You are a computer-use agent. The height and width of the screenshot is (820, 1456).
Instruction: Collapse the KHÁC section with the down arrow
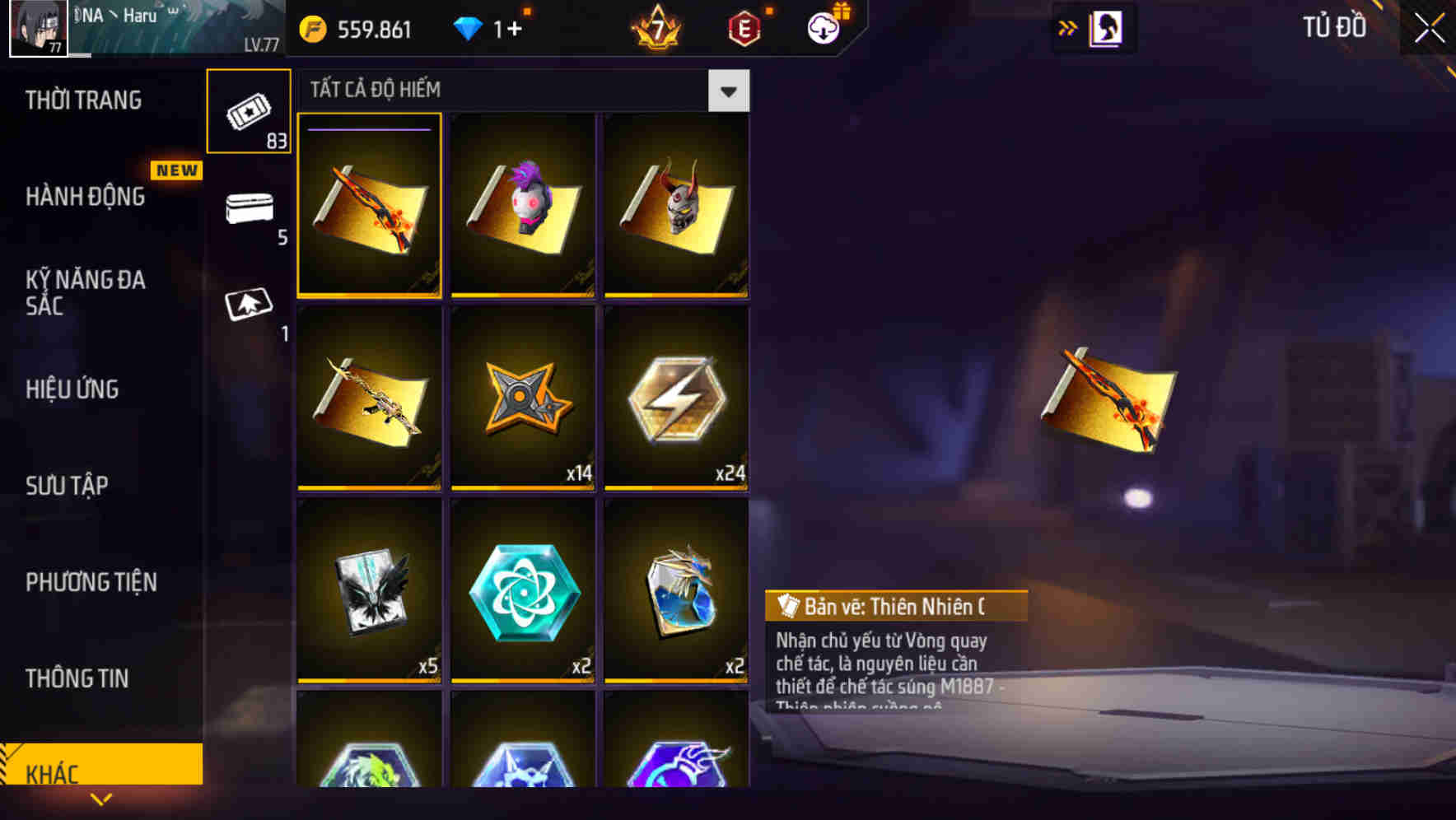(101, 799)
